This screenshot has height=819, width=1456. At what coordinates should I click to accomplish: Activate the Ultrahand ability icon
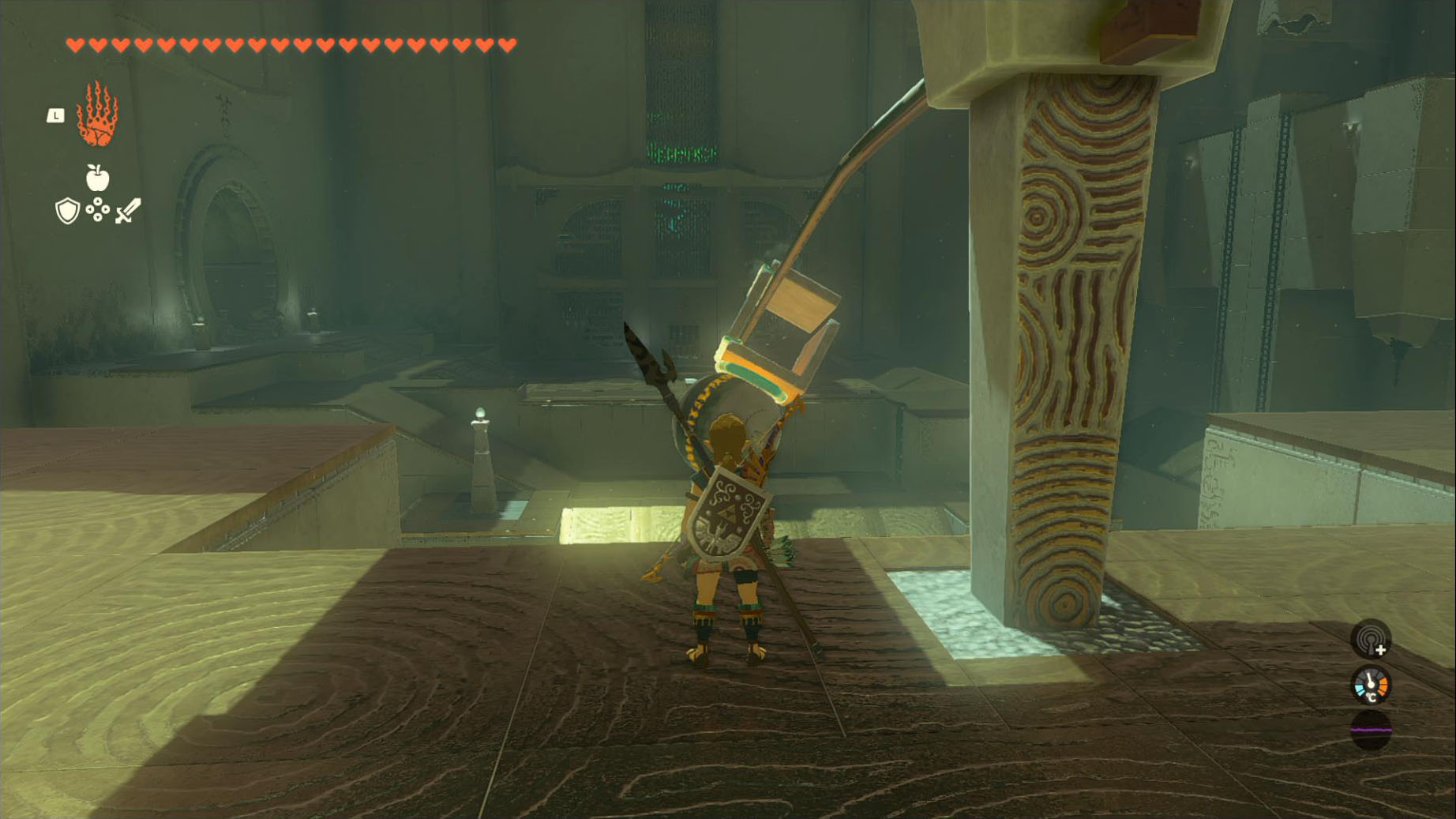tap(97, 115)
